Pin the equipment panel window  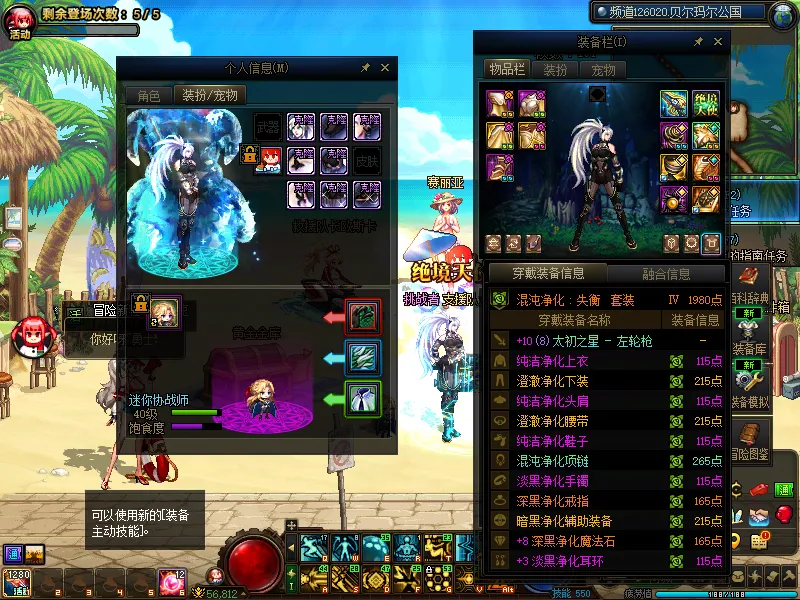click(x=699, y=41)
